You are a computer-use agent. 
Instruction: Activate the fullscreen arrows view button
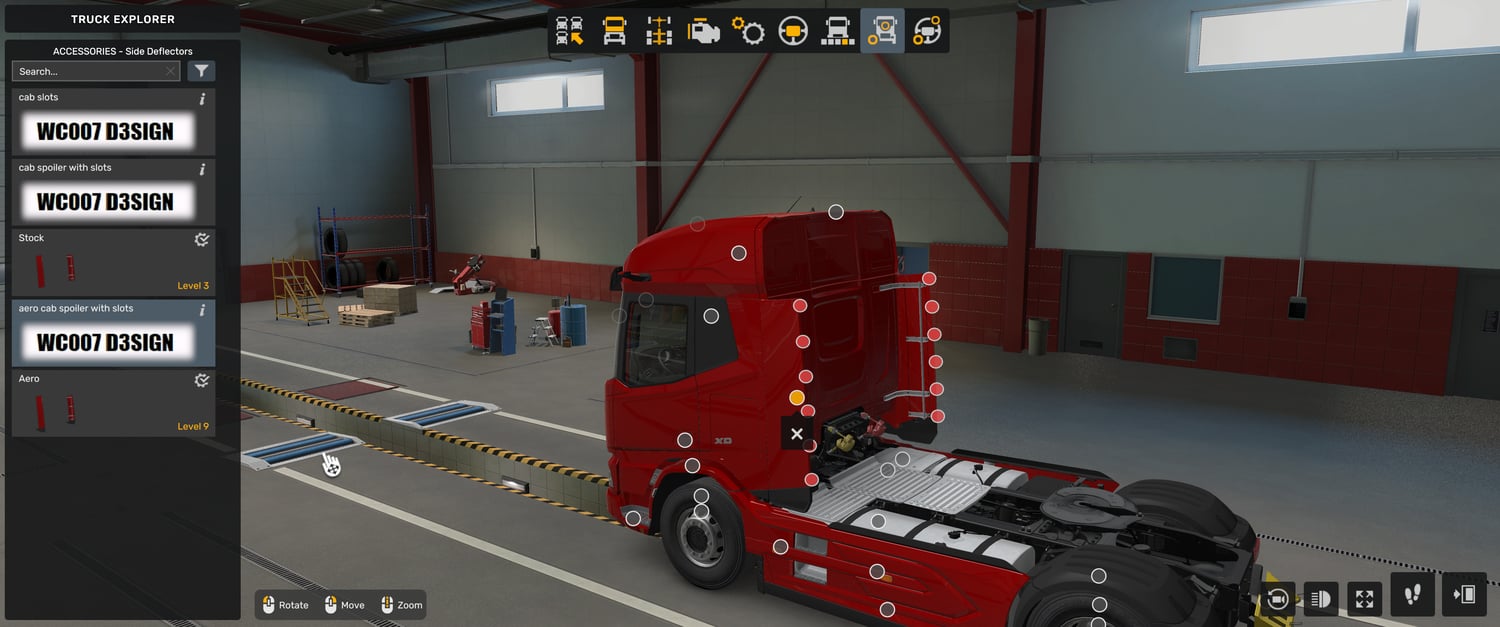click(1364, 599)
